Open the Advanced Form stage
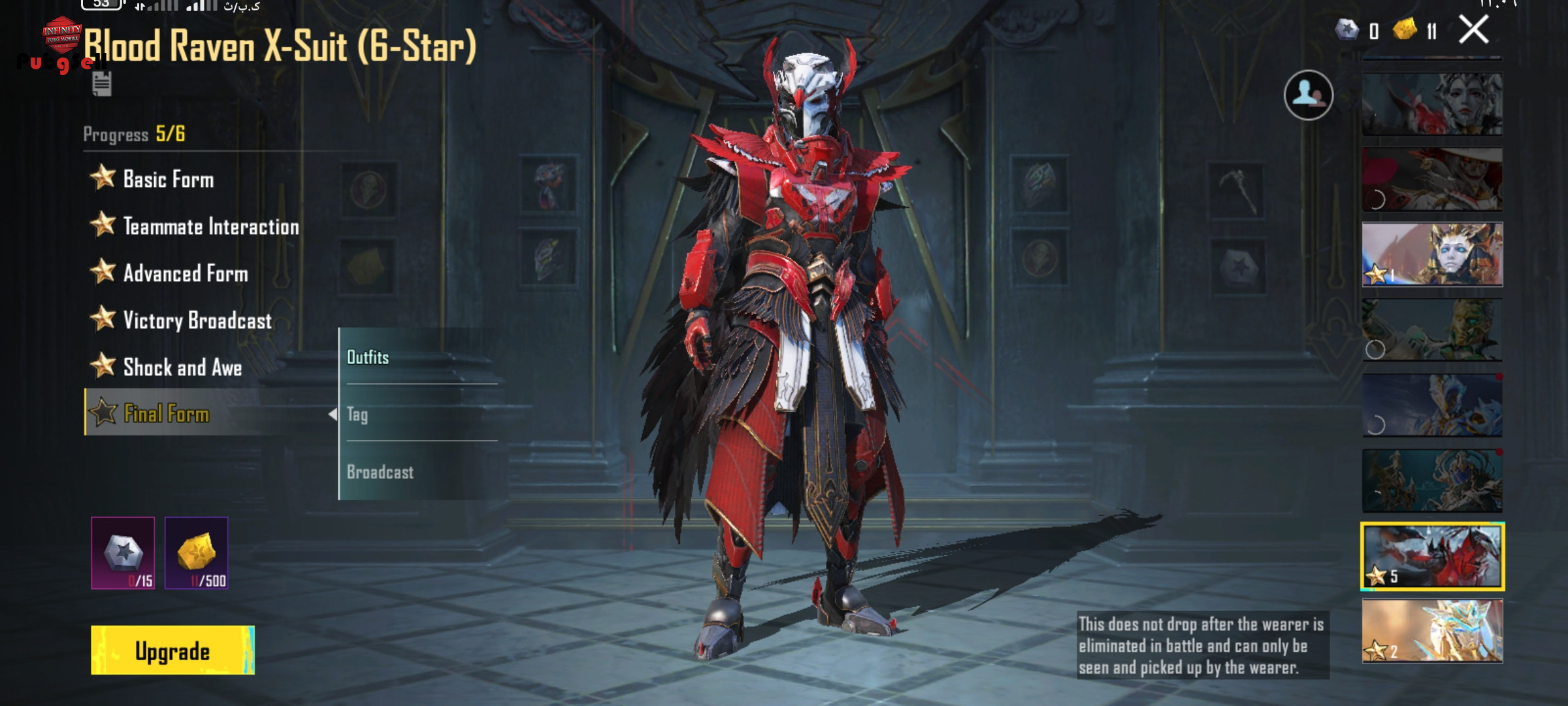The height and width of the screenshot is (706, 1568). tap(186, 273)
